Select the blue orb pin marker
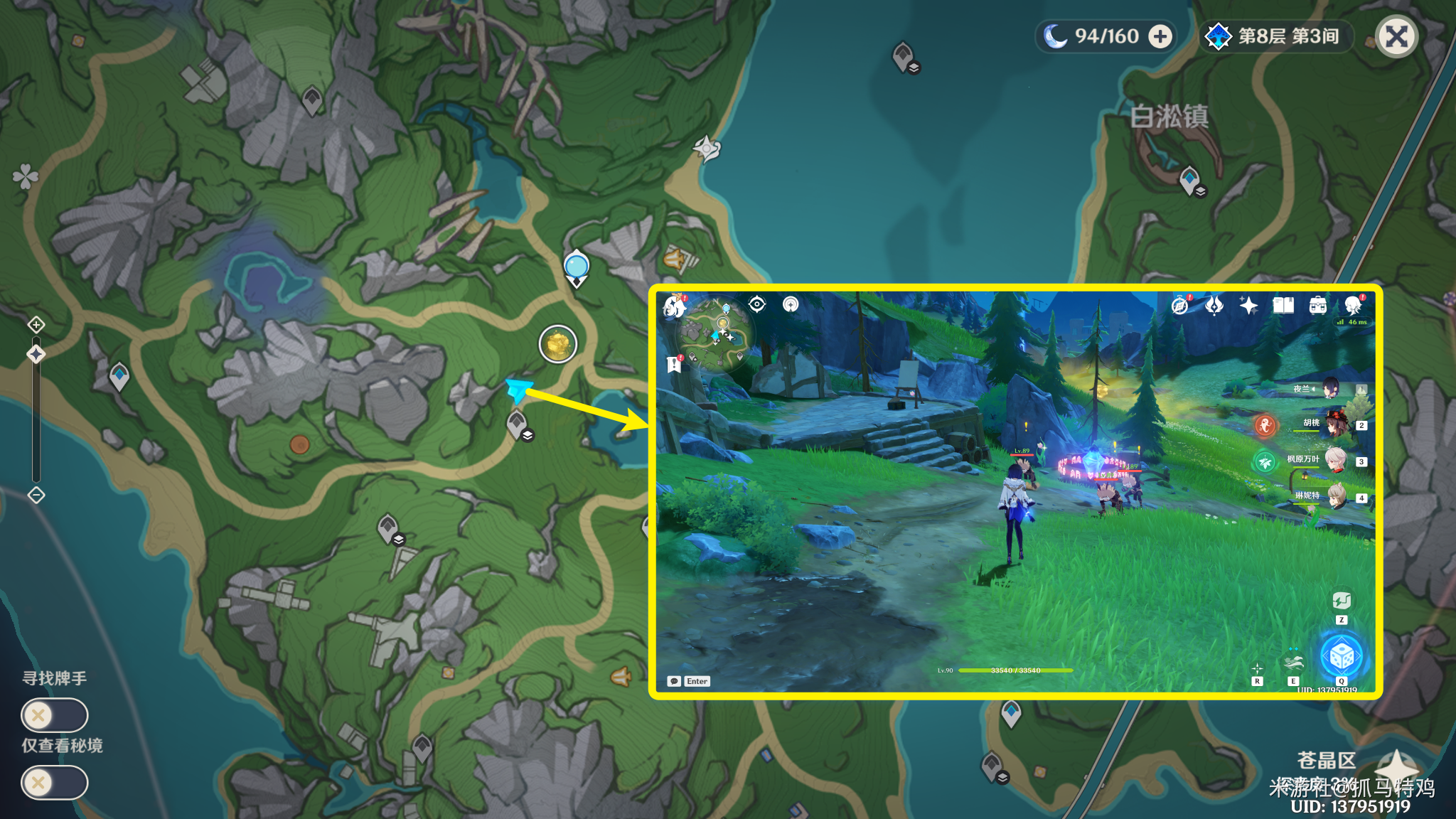This screenshot has height=819, width=1456. (576, 267)
